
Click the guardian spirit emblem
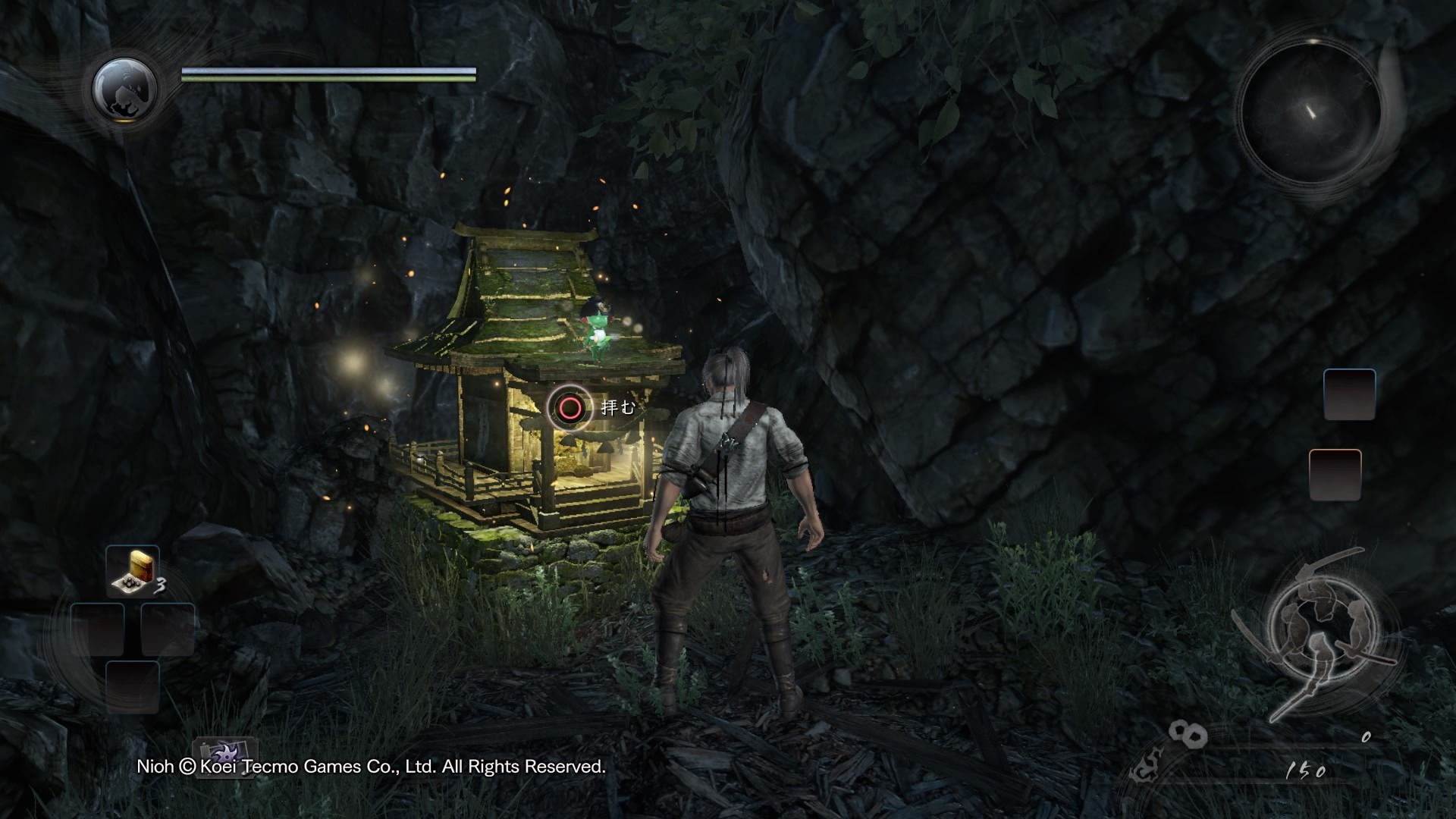pyautogui.click(x=124, y=89)
